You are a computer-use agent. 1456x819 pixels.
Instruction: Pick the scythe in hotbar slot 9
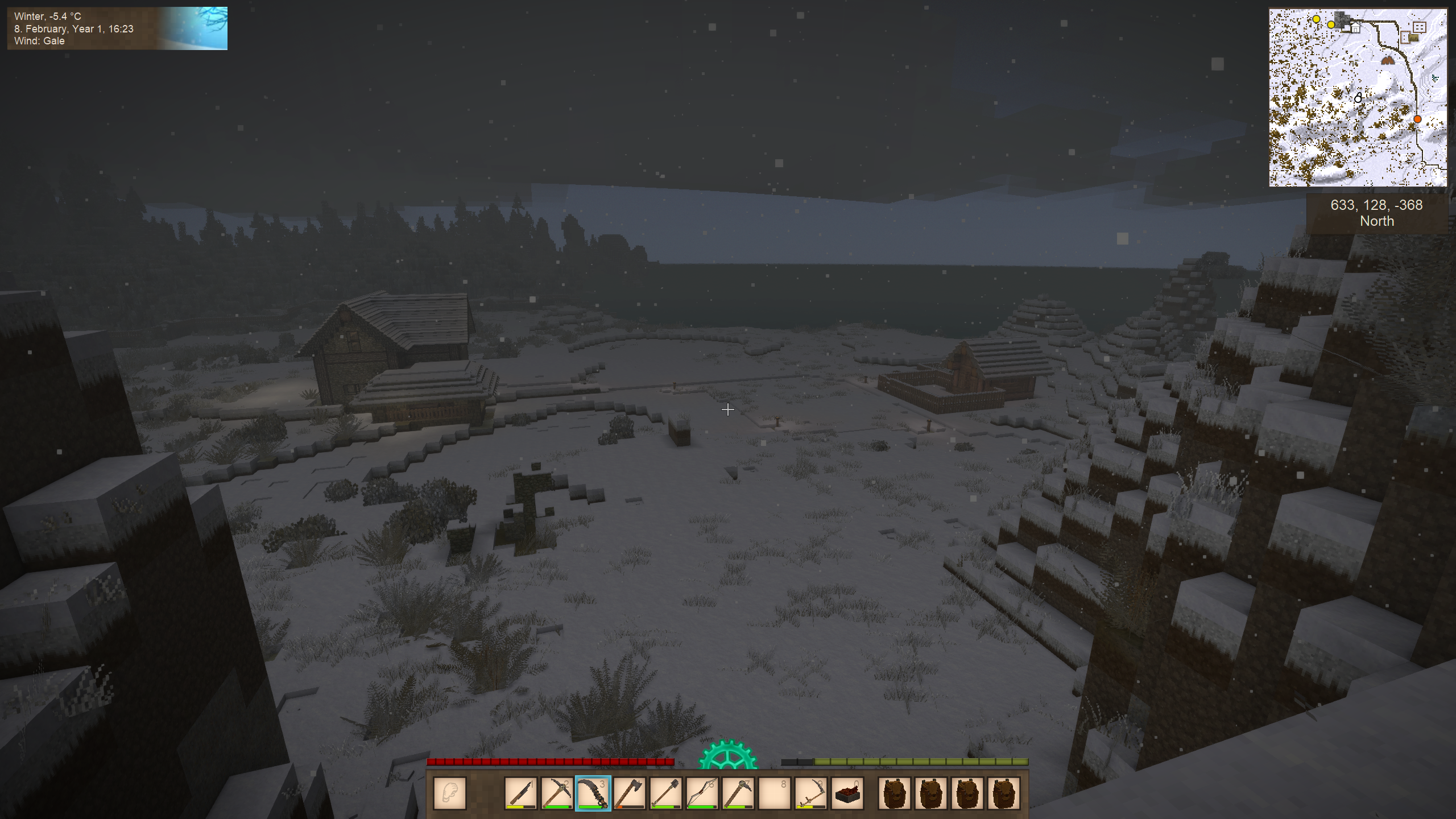pyautogui.click(x=811, y=793)
